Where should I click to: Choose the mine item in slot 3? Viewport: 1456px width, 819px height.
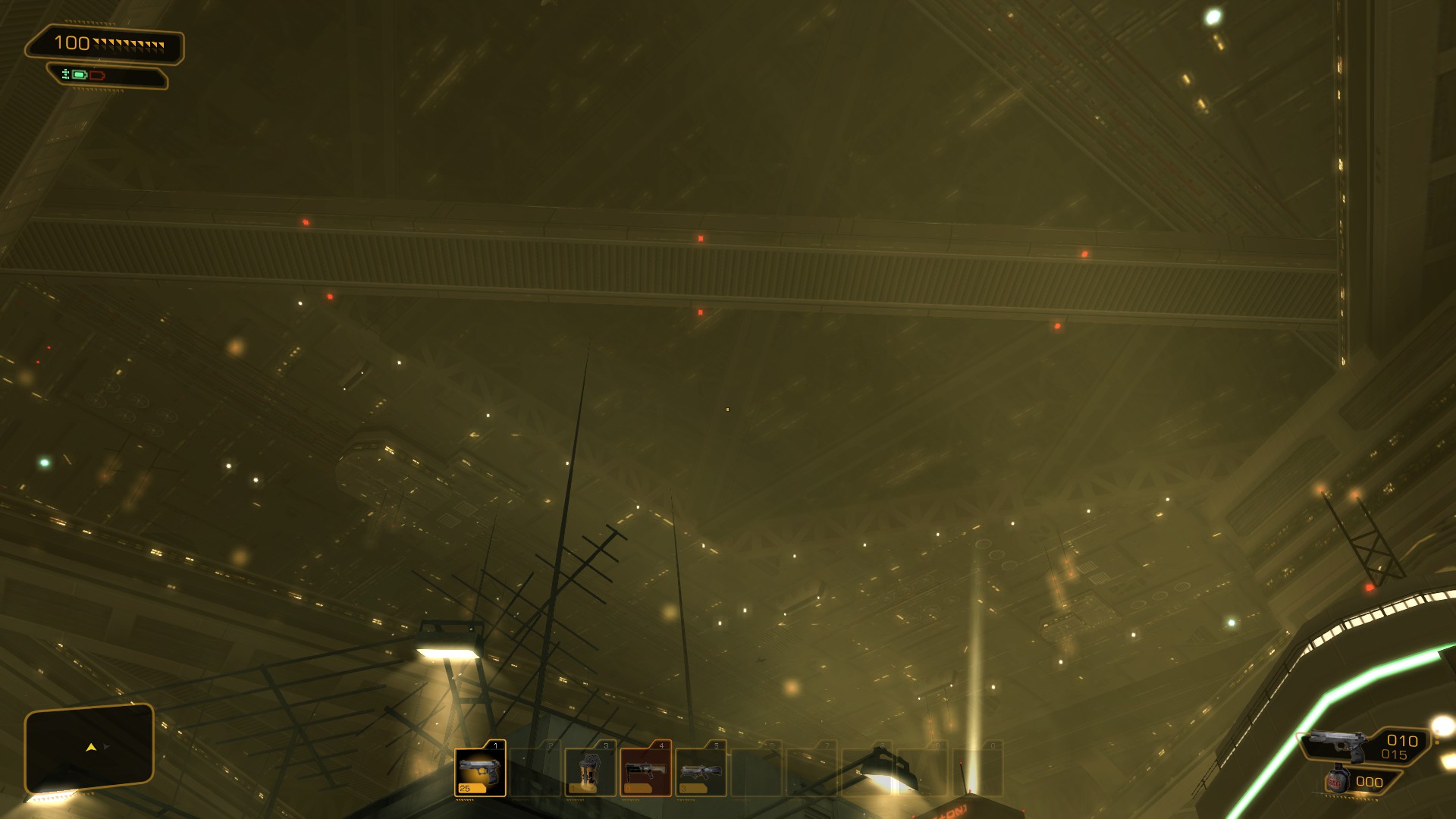(590, 770)
